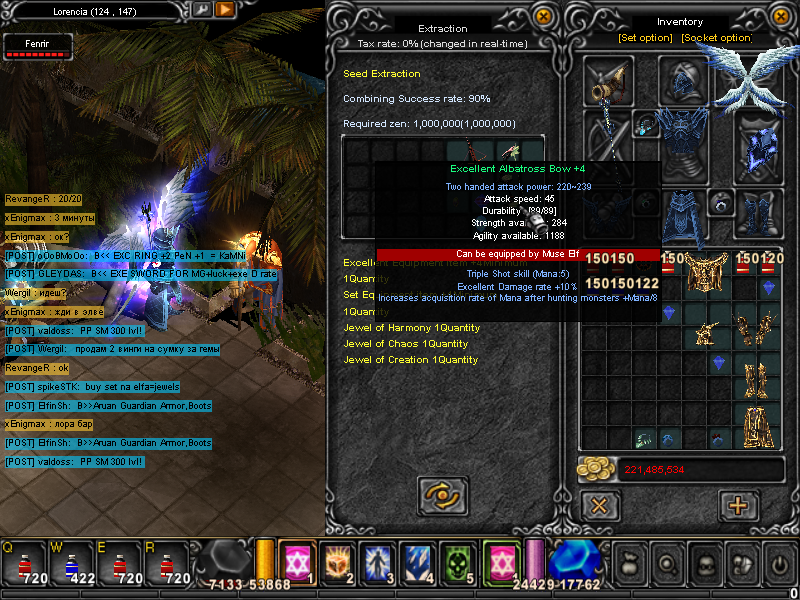
Task: Click the inventory X button at bottom
Action: tap(599, 505)
